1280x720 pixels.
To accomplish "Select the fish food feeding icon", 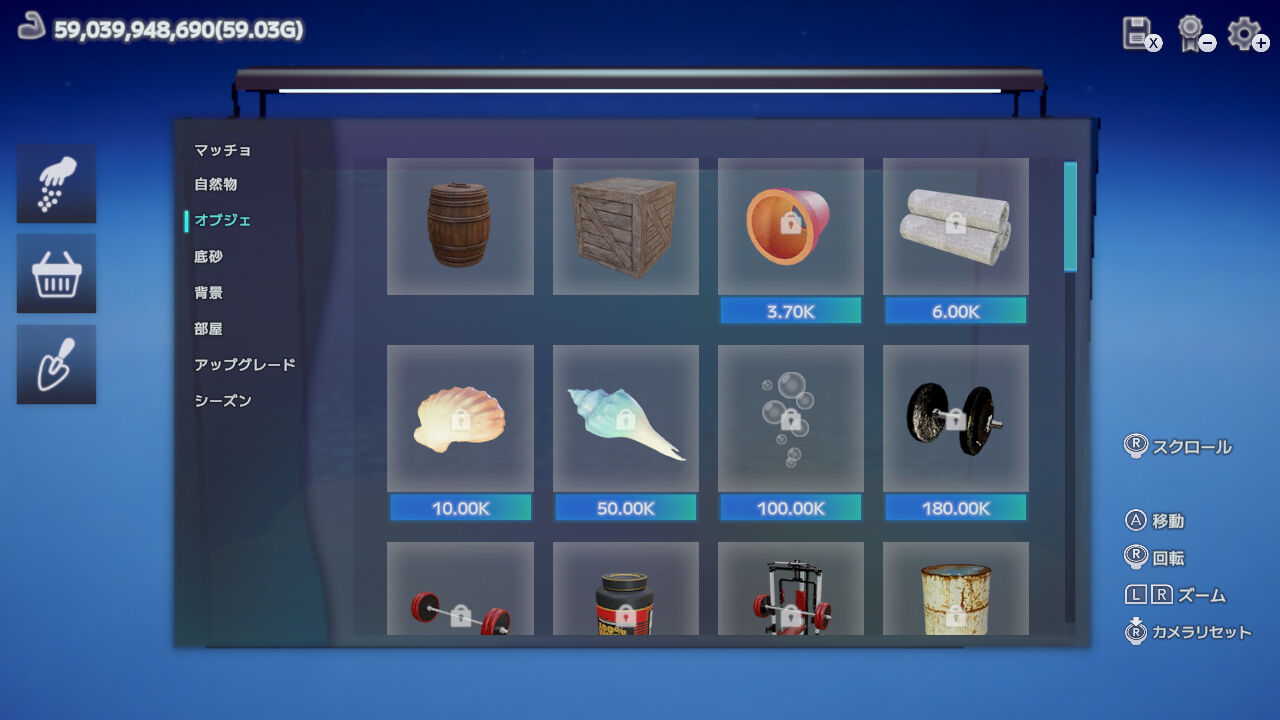I will point(56,184).
